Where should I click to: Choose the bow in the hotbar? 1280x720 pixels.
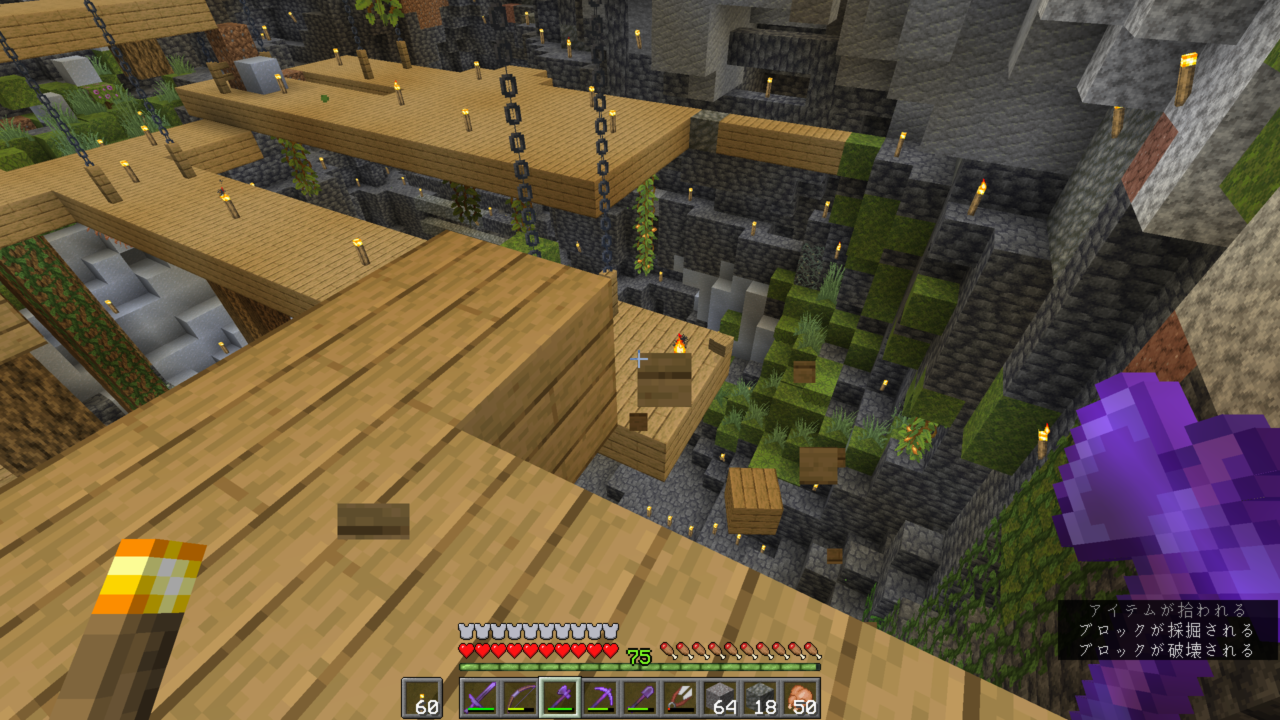[519, 698]
